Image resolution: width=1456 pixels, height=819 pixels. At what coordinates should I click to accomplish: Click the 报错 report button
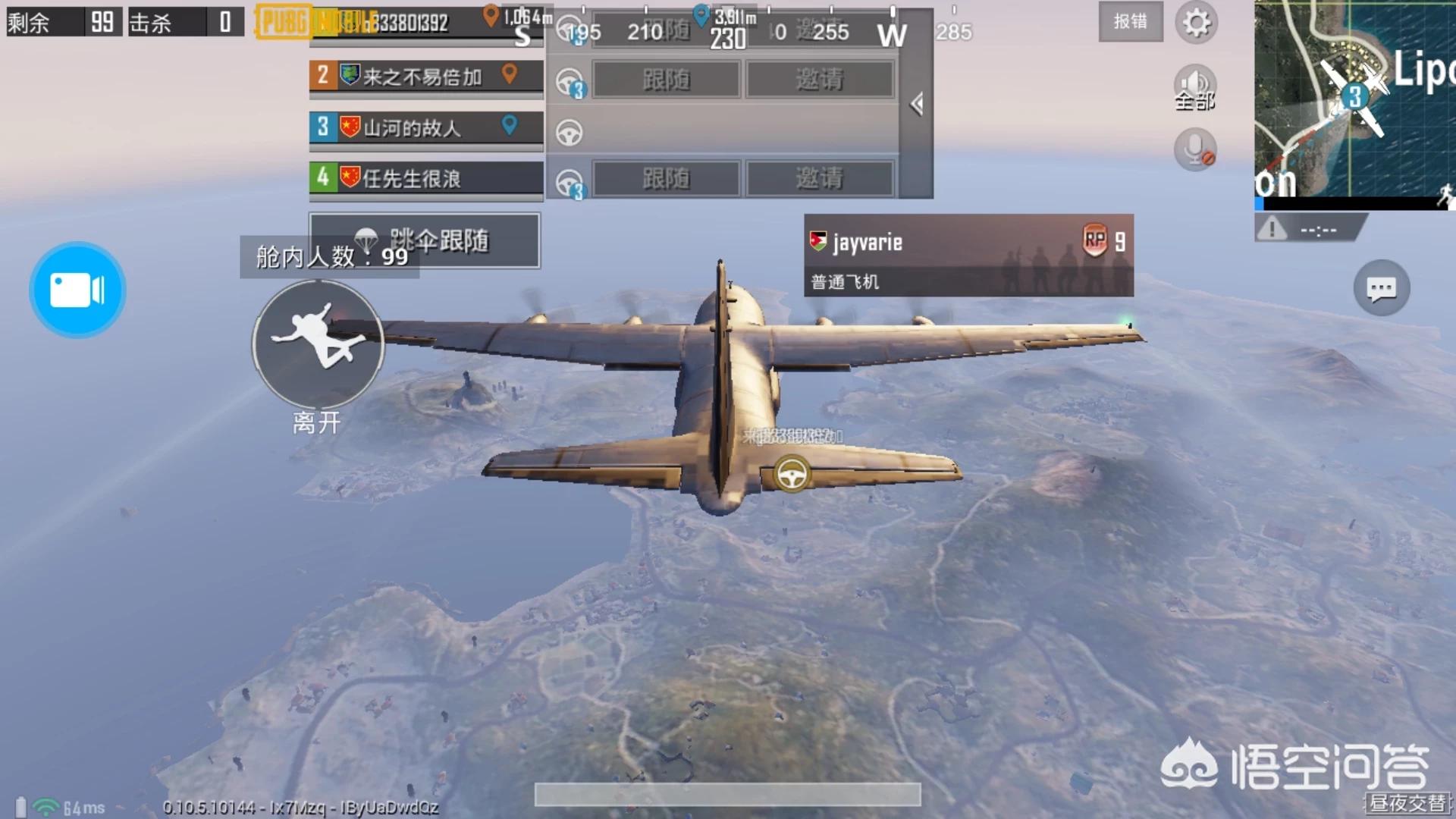click(x=1130, y=22)
